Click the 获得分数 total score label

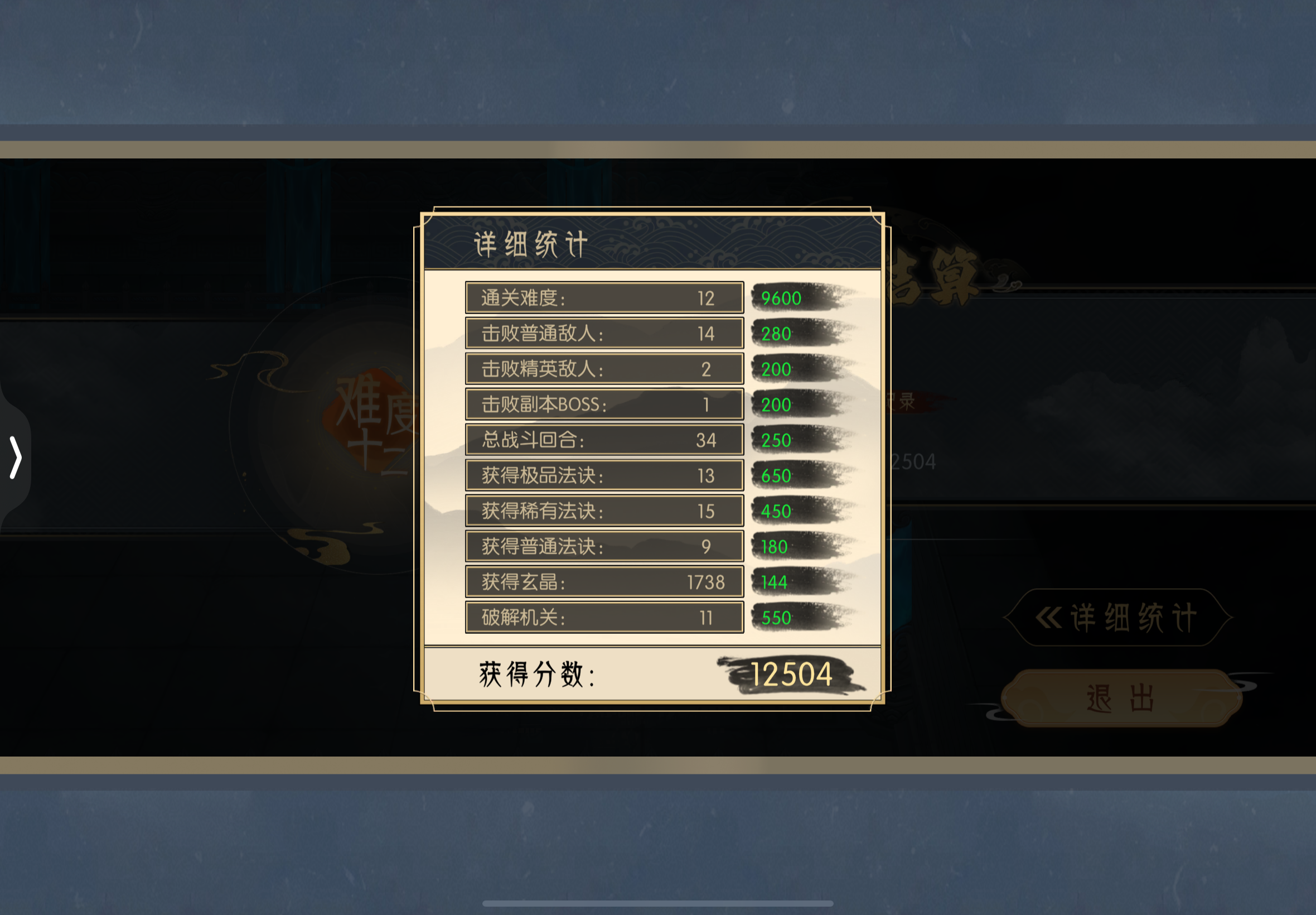536,675
